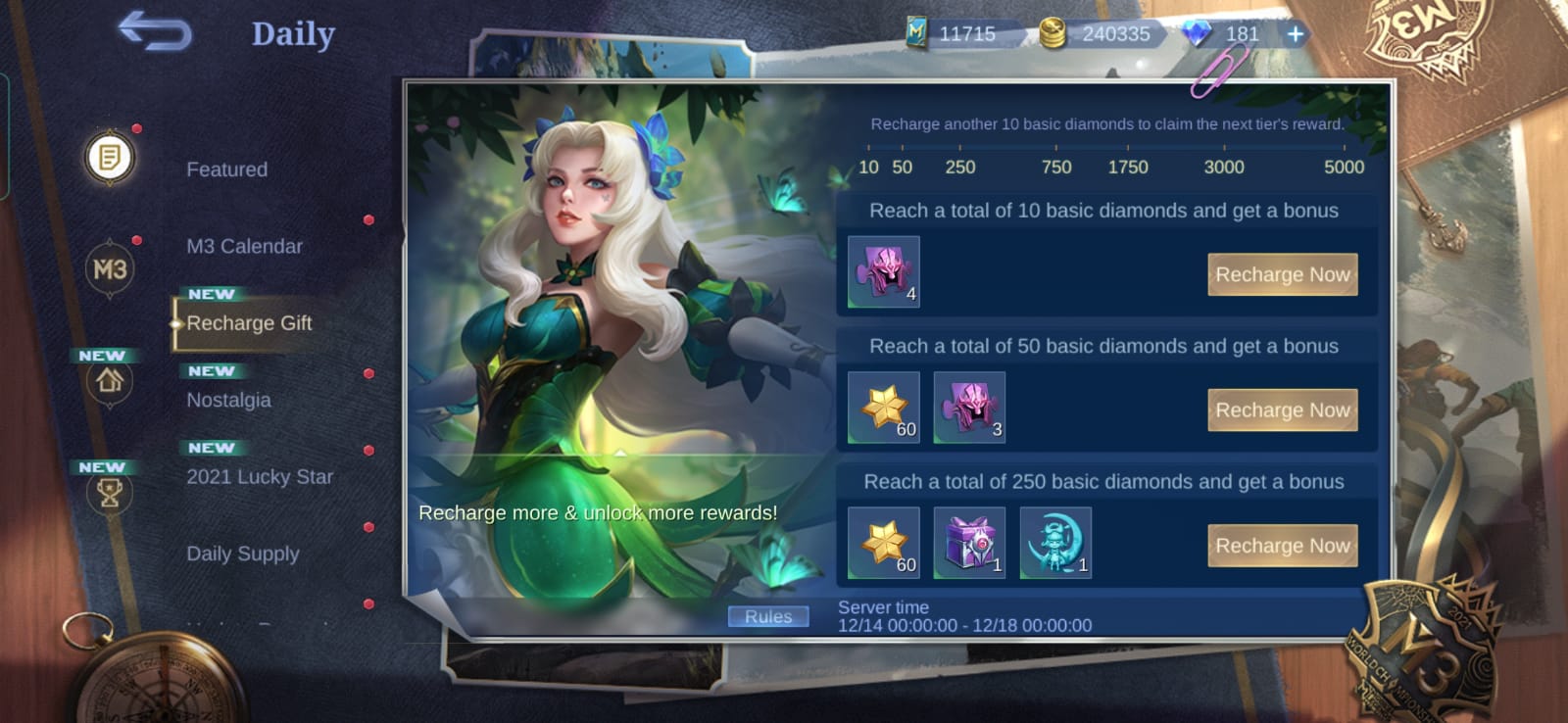Image resolution: width=1568 pixels, height=723 pixels.
Task: Open the home event icon in sidebar
Action: click(108, 384)
